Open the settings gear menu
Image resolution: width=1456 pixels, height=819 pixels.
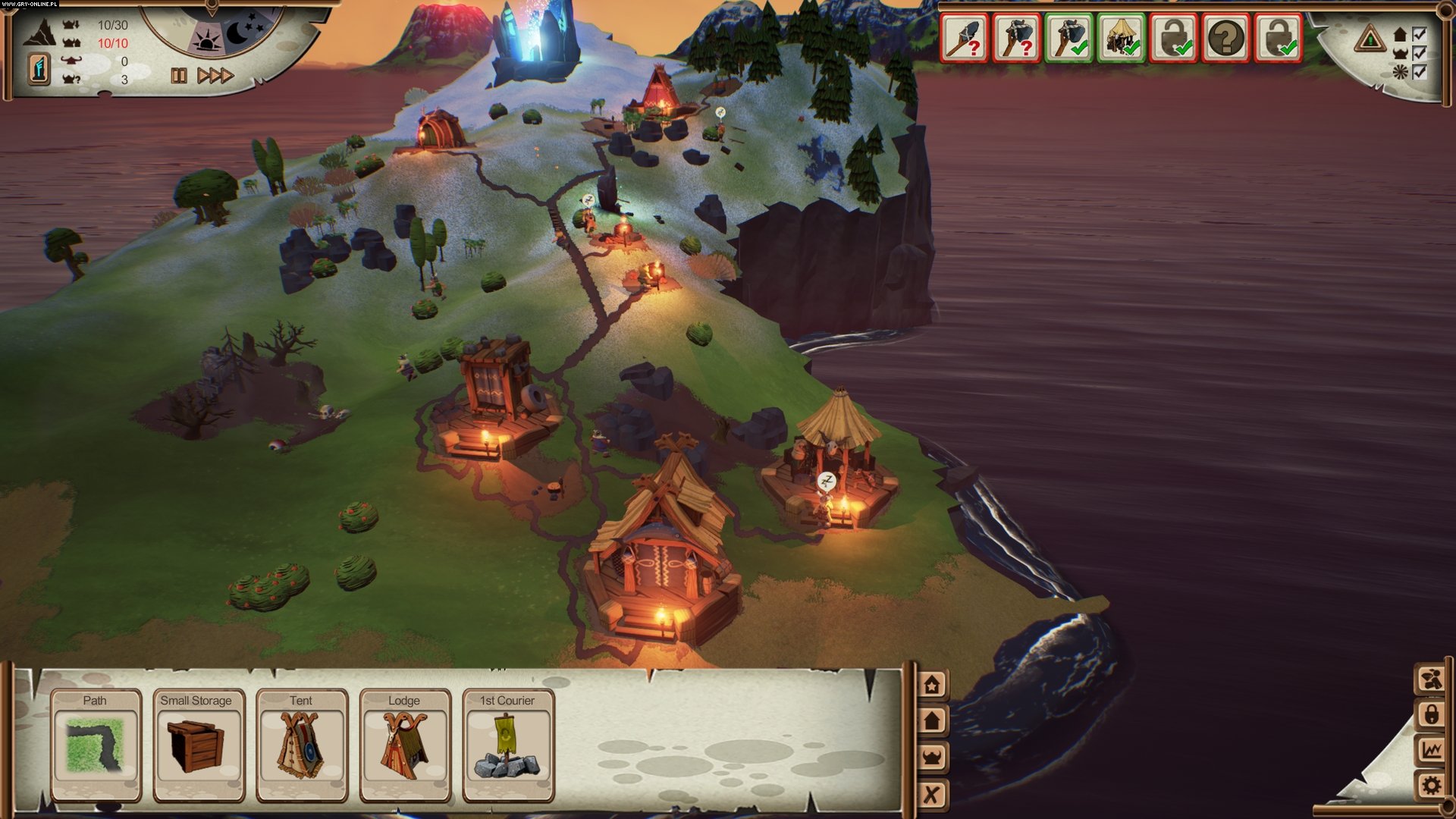[x=1431, y=786]
